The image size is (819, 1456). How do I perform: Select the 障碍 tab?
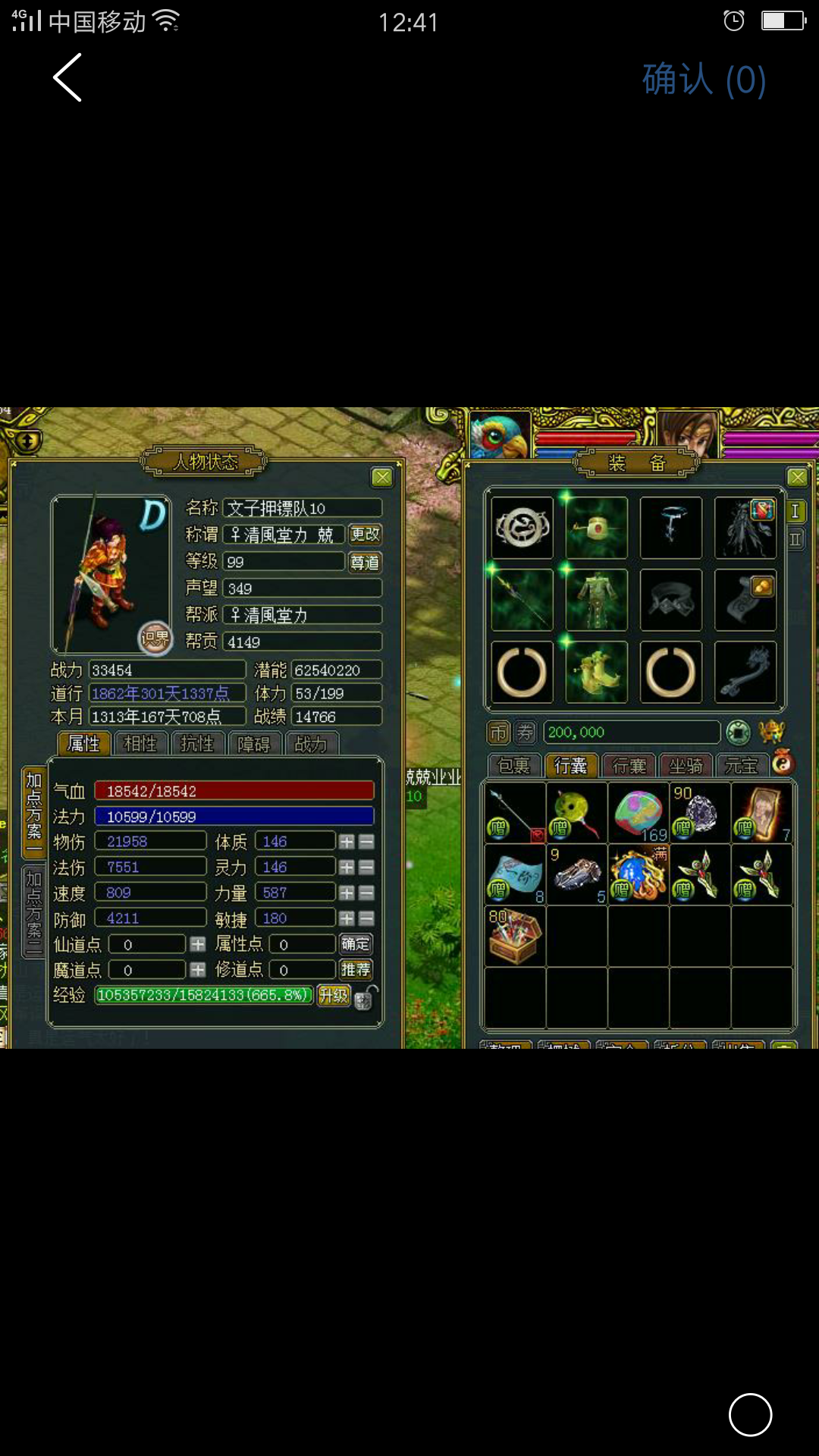(x=254, y=744)
